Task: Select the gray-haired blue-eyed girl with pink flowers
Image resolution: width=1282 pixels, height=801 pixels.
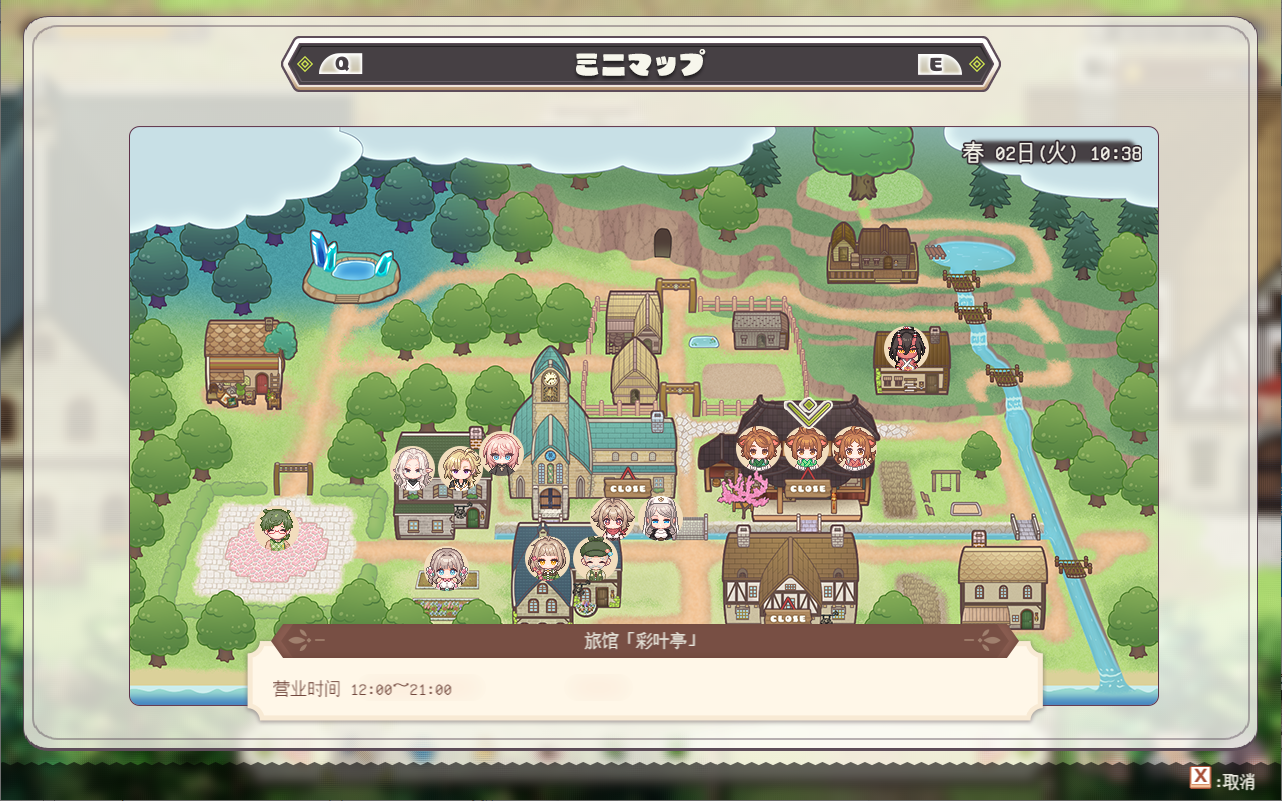Action: 446,568
